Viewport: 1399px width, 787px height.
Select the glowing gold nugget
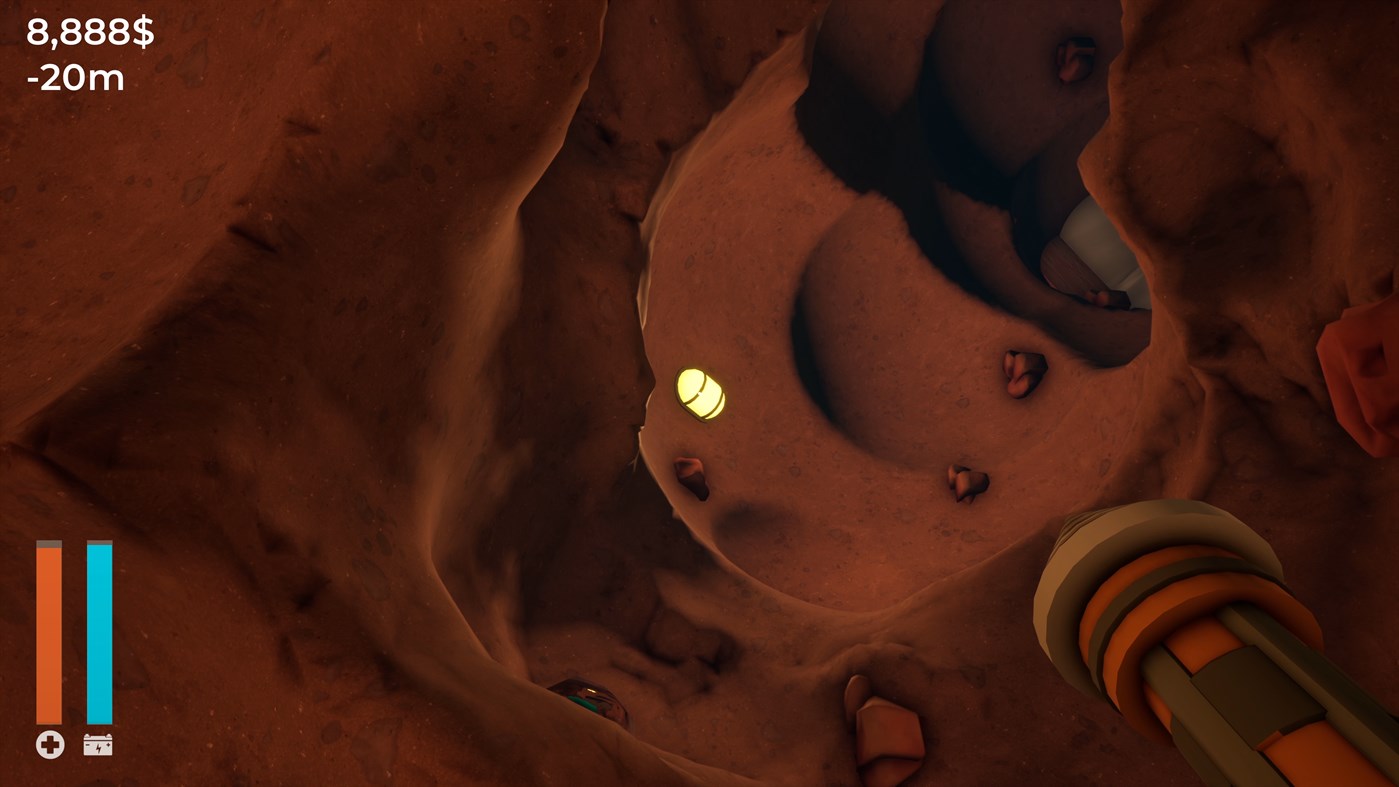[x=701, y=393]
